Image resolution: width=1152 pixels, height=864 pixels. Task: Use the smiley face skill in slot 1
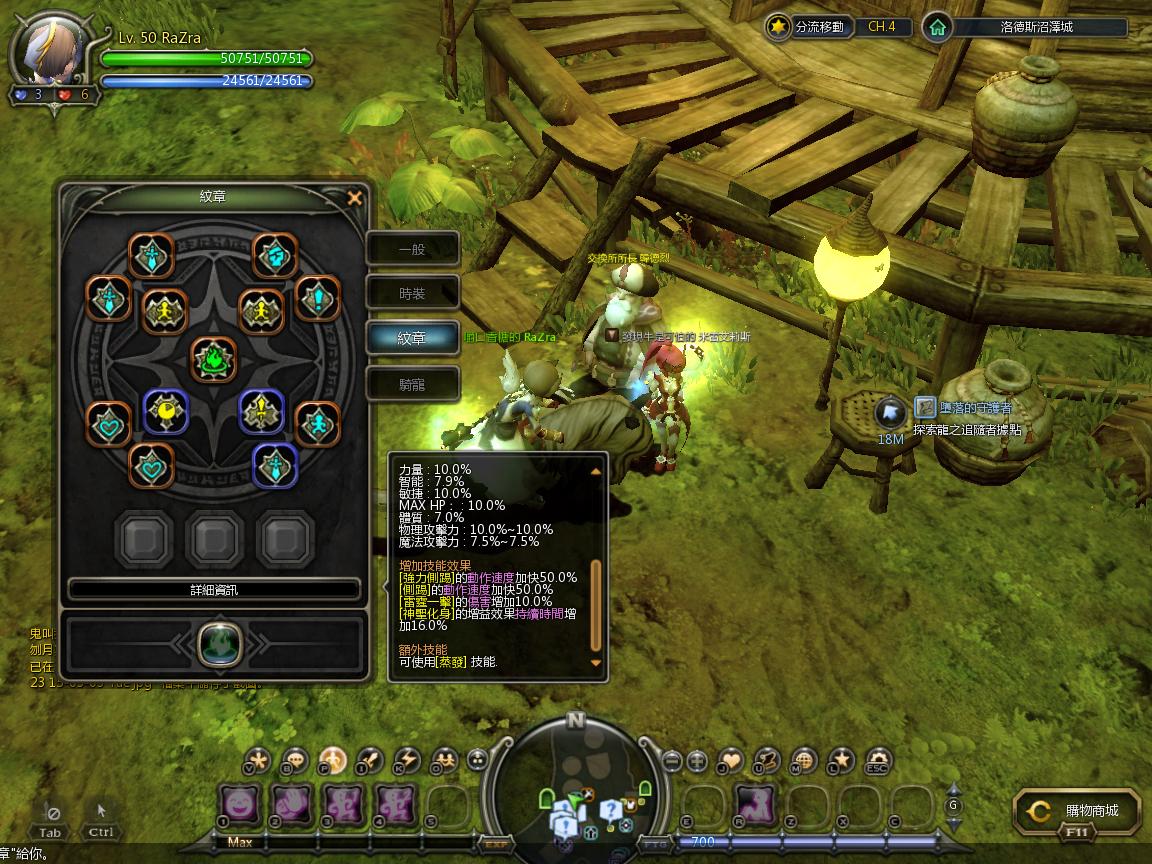tap(239, 802)
